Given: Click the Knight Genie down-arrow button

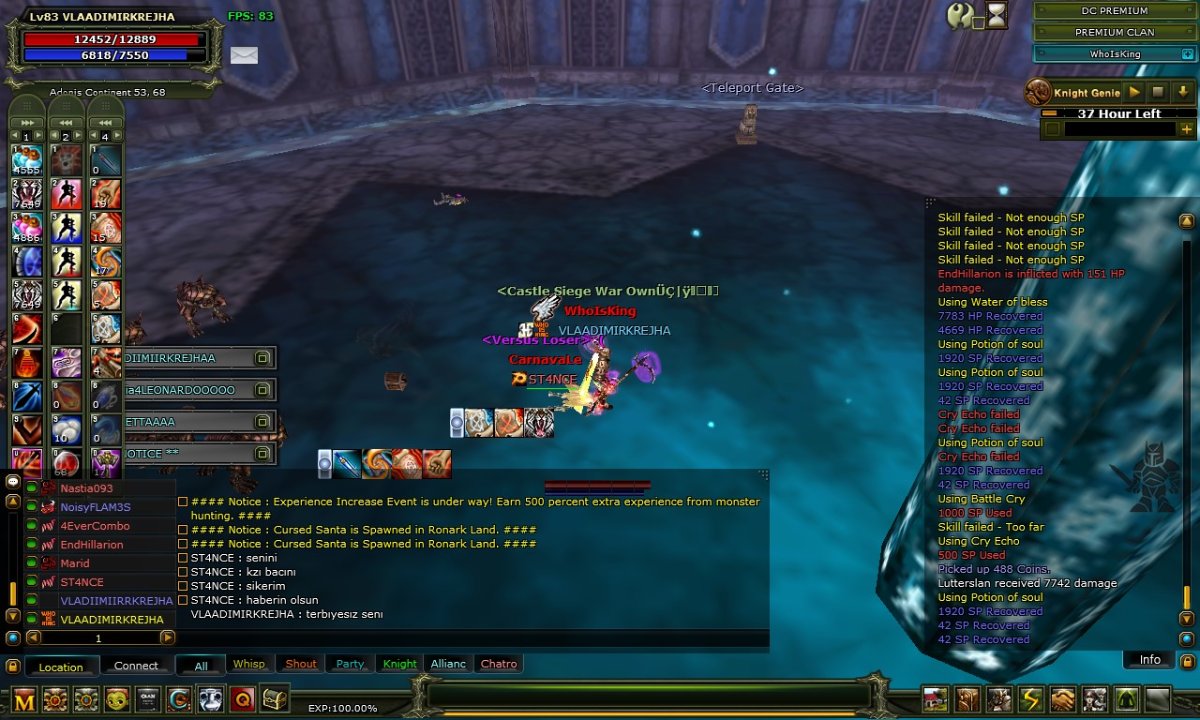Looking at the screenshot, I should pos(1183,93).
